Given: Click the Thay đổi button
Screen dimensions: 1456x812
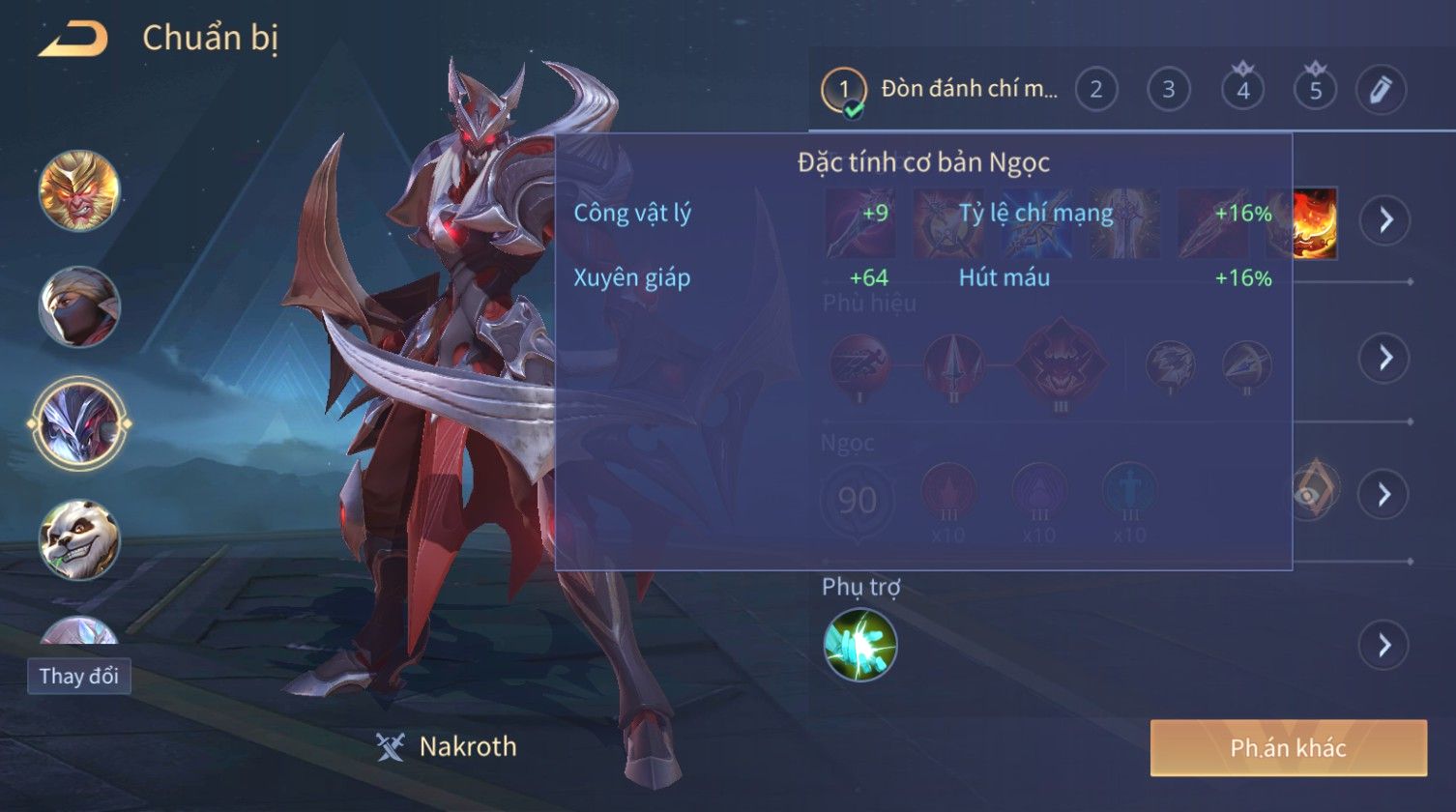Looking at the screenshot, I should tap(79, 676).
